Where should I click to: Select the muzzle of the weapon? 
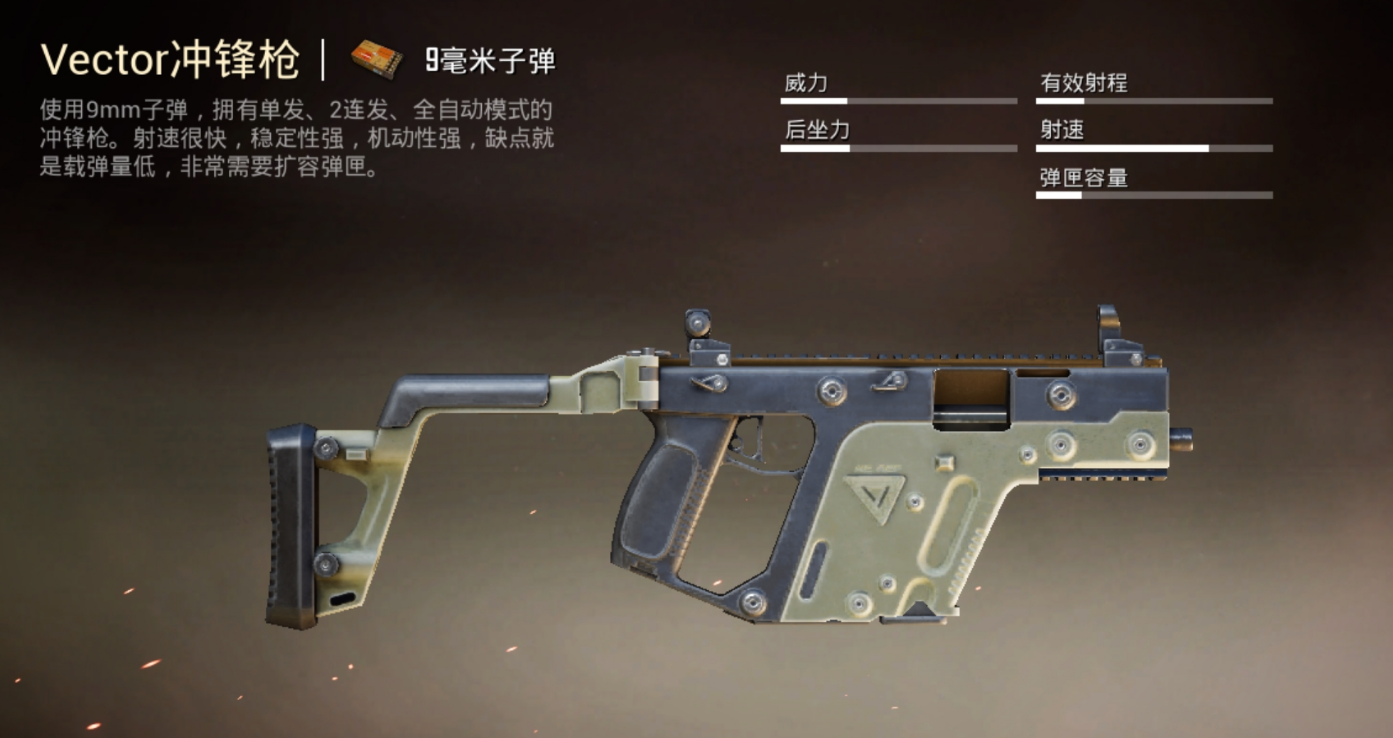[x=1183, y=441]
